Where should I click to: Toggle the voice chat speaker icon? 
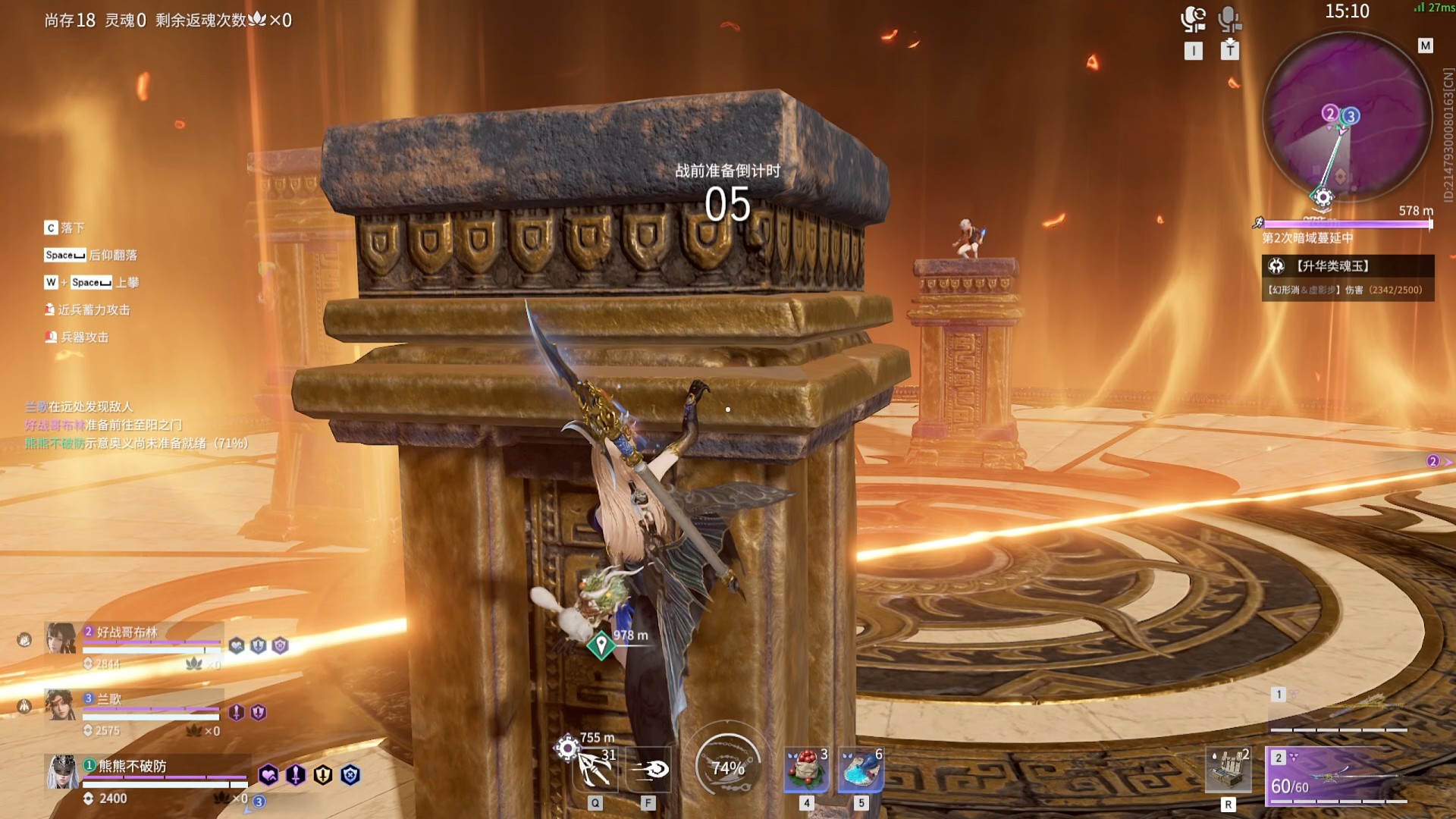(x=1193, y=19)
